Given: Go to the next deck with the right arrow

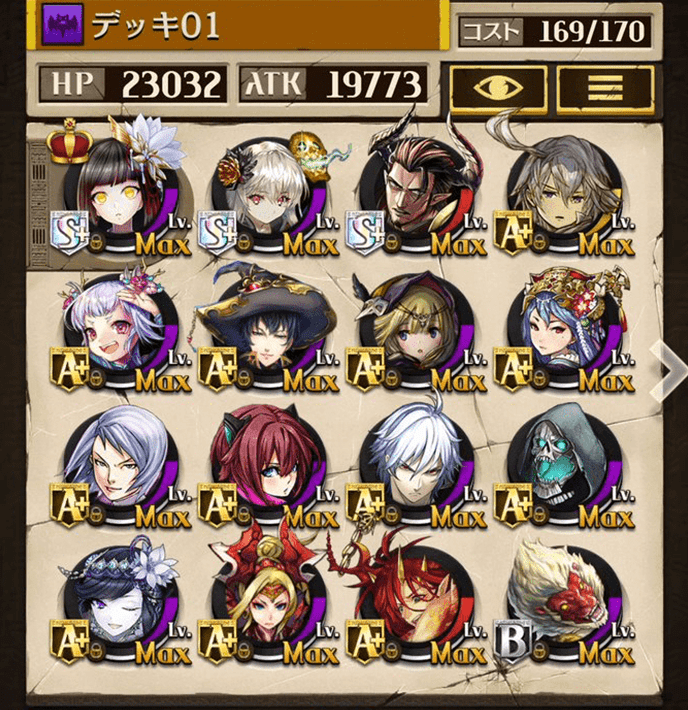Looking at the screenshot, I should coord(665,366).
